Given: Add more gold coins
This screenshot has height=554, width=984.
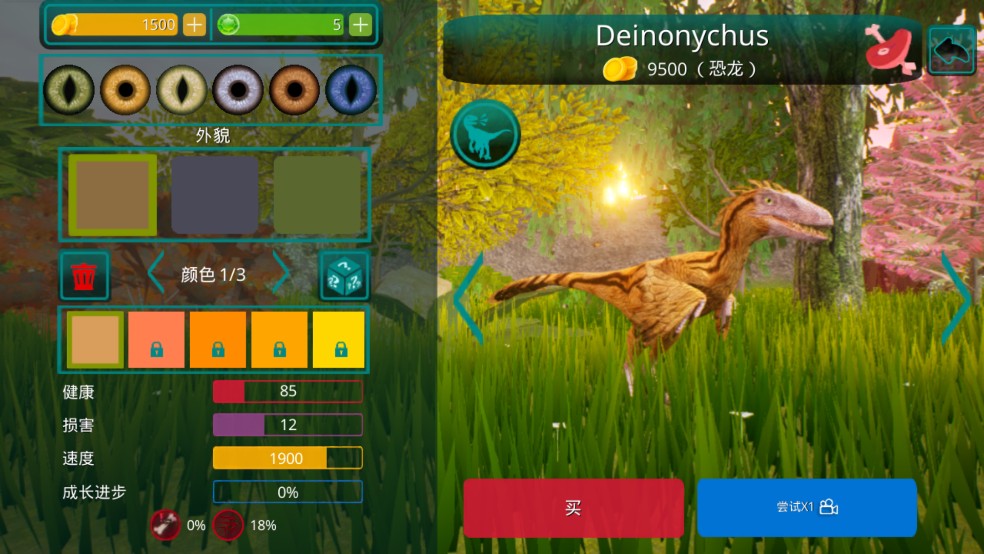Looking at the screenshot, I should pos(194,25).
